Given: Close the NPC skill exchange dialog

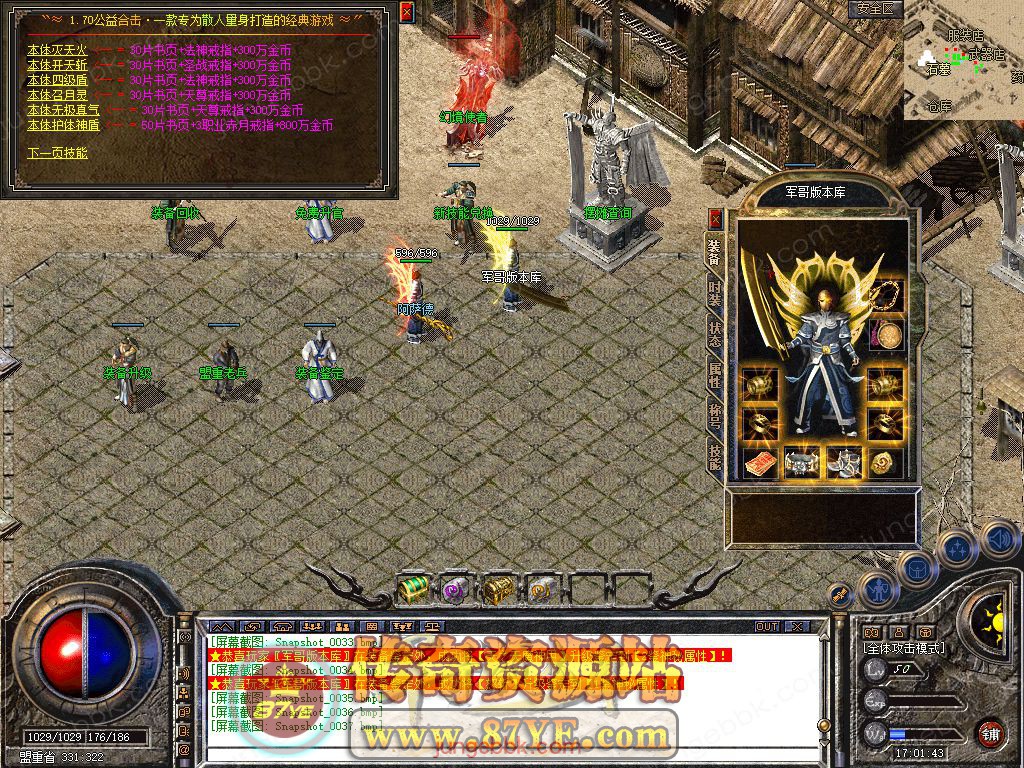Looking at the screenshot, I should coord(406,12).
